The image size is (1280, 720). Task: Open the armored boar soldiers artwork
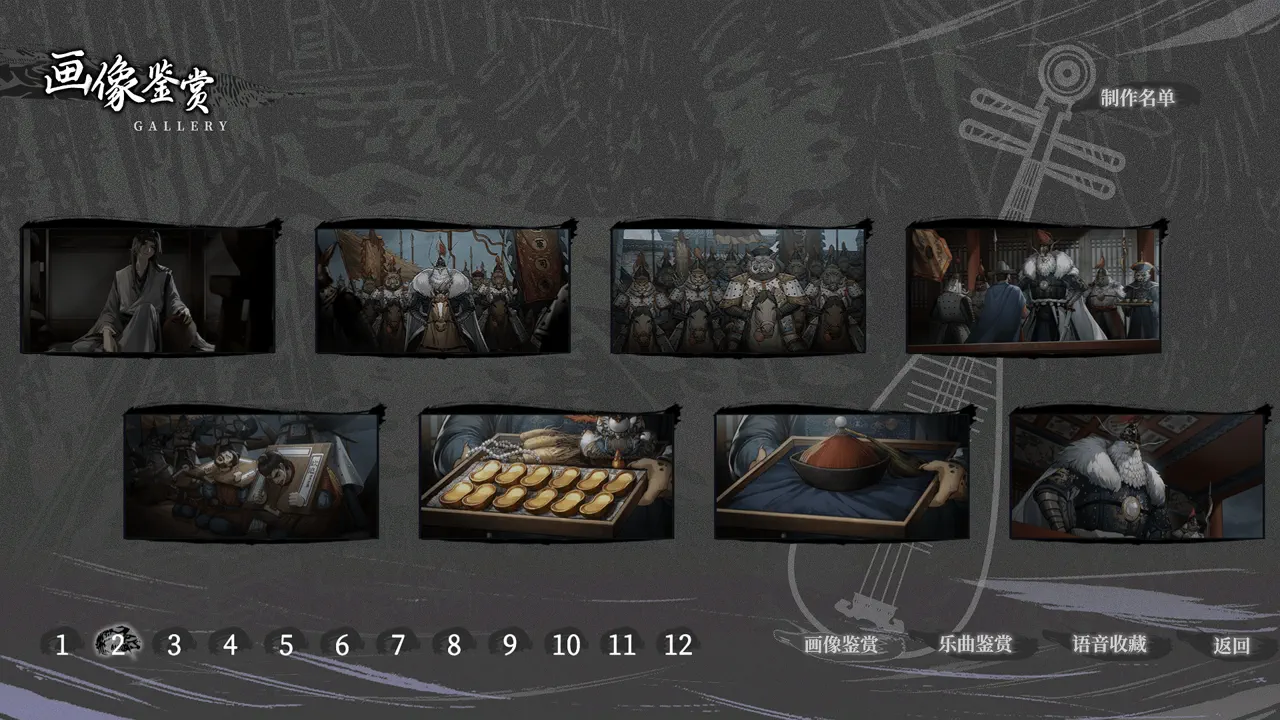click(741, 288)
